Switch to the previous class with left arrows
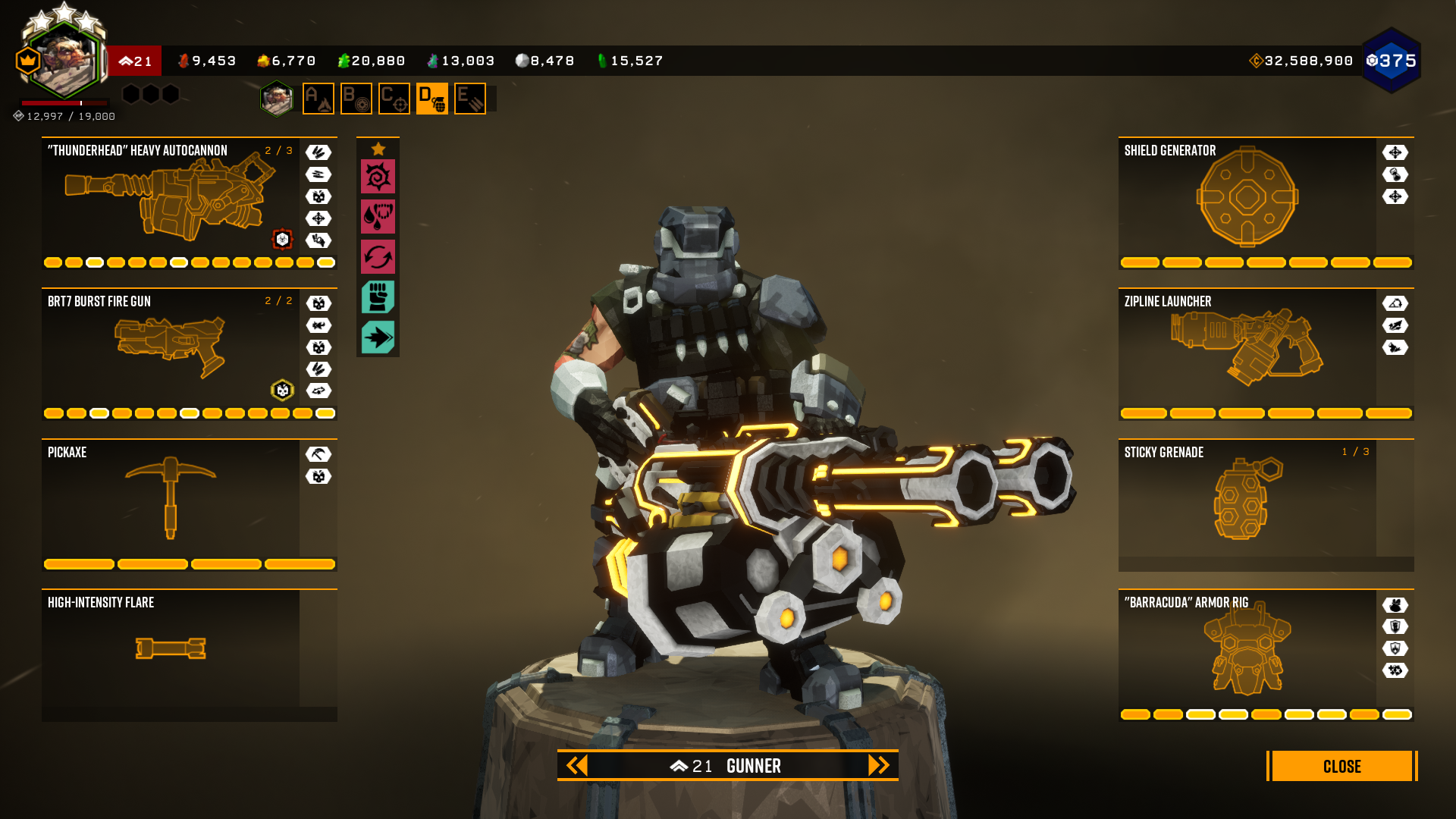Image resolution: width=1456 pixels, height=819 pixels. 577,766
